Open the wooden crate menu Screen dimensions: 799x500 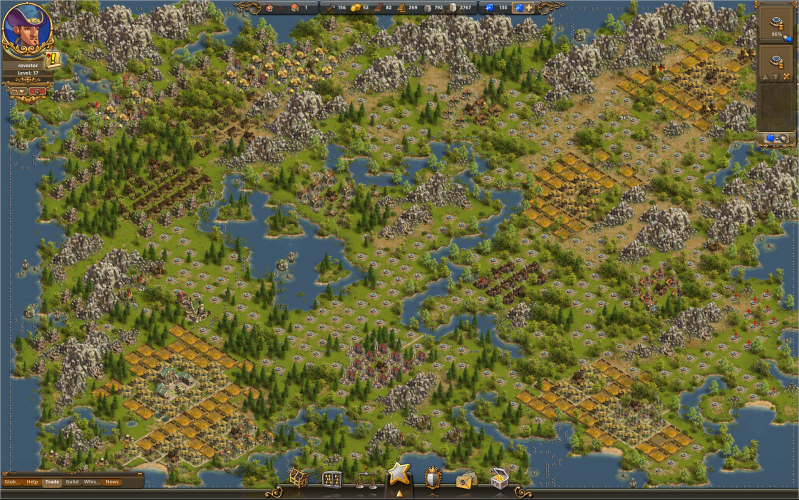(299, 480)
